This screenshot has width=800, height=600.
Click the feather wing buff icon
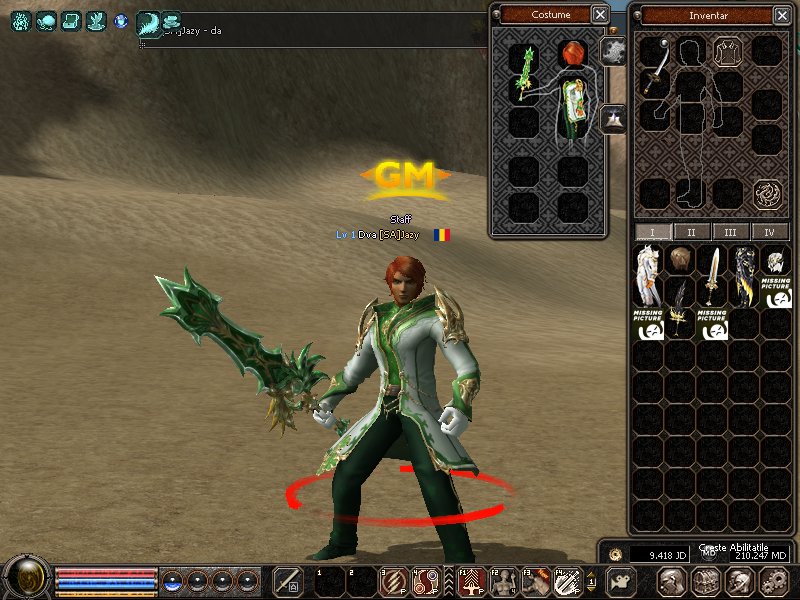click(x=148, y=21)
